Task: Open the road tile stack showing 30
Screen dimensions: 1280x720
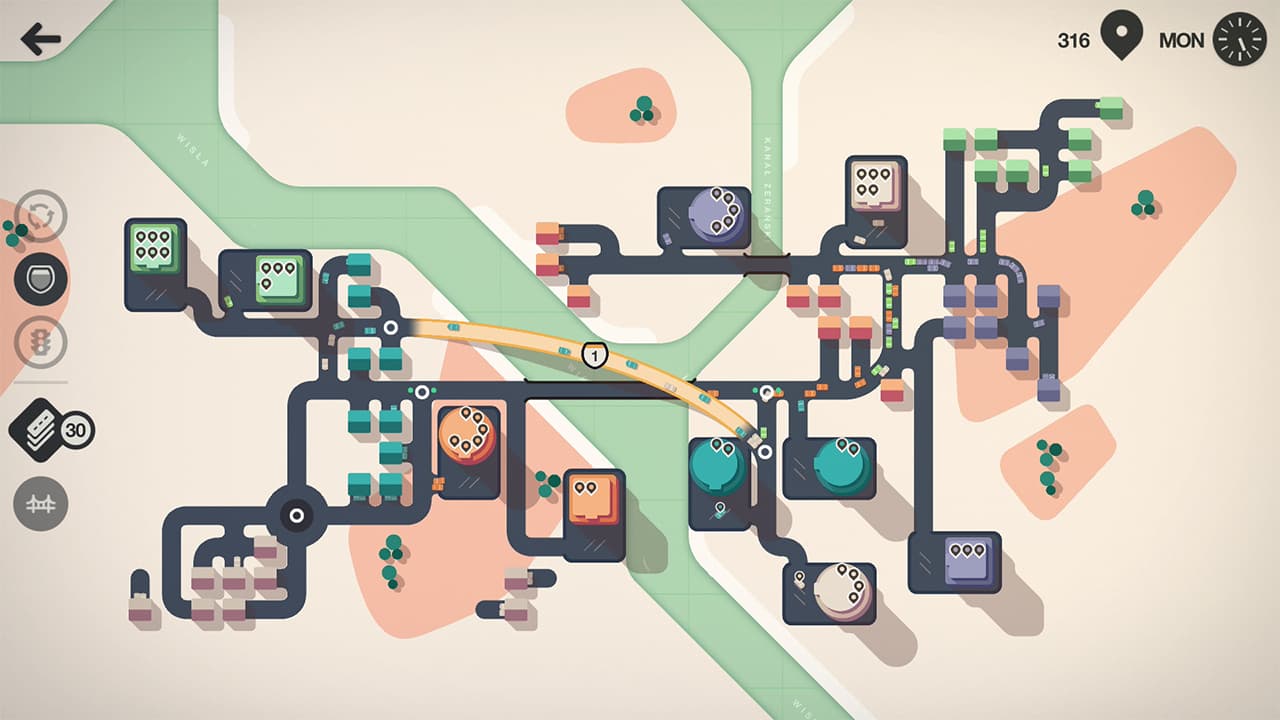Action: [42, 432]
